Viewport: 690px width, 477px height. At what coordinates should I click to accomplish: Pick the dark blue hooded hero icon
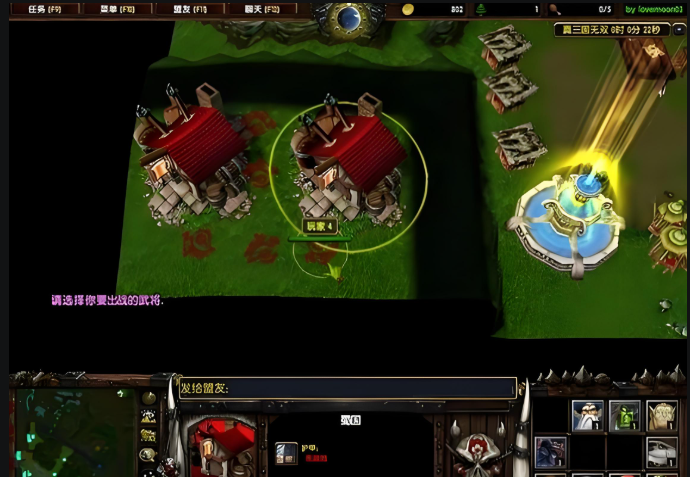[550, 452]
